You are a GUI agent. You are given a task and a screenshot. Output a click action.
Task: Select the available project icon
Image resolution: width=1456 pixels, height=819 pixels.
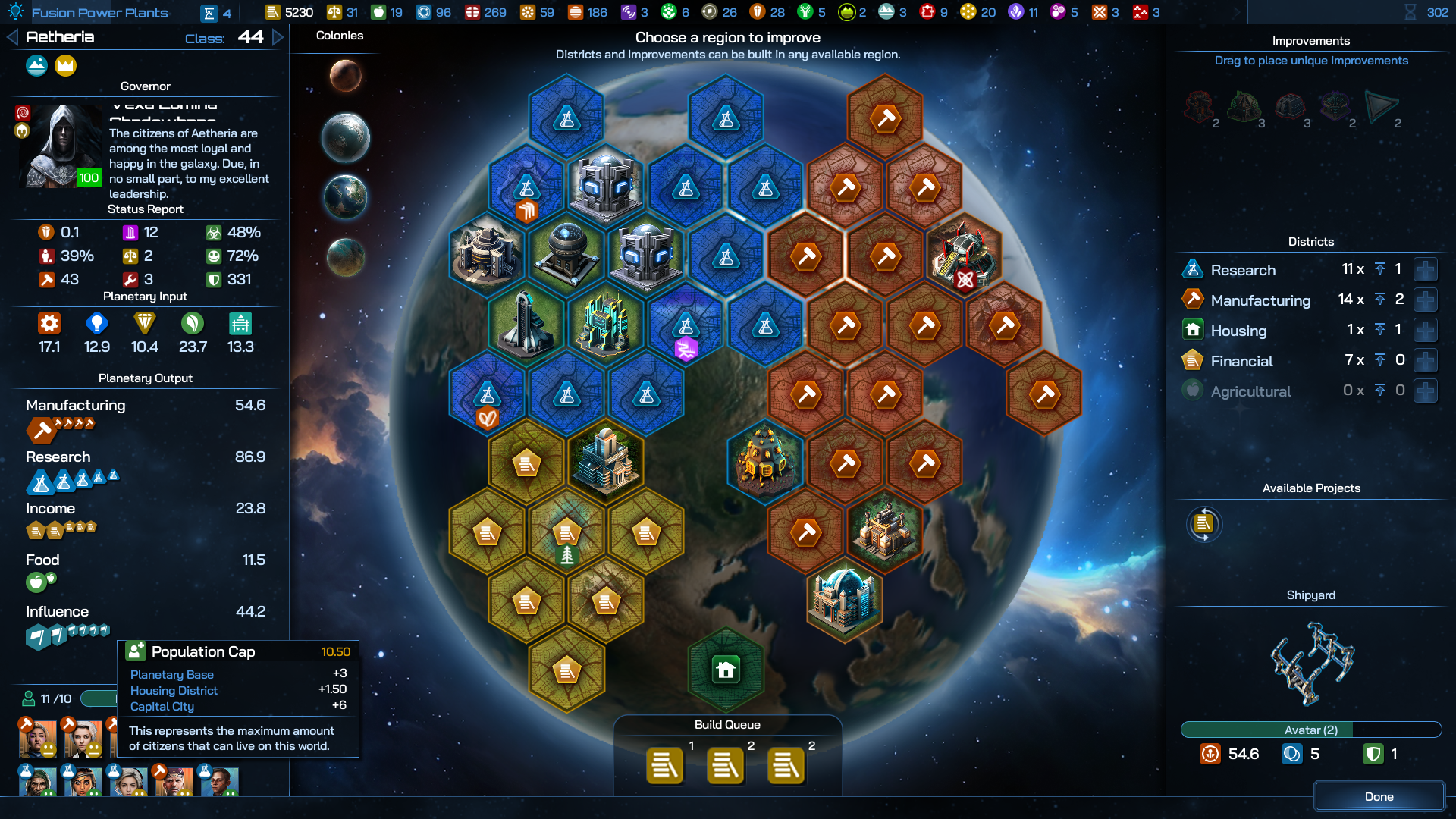1203,524
